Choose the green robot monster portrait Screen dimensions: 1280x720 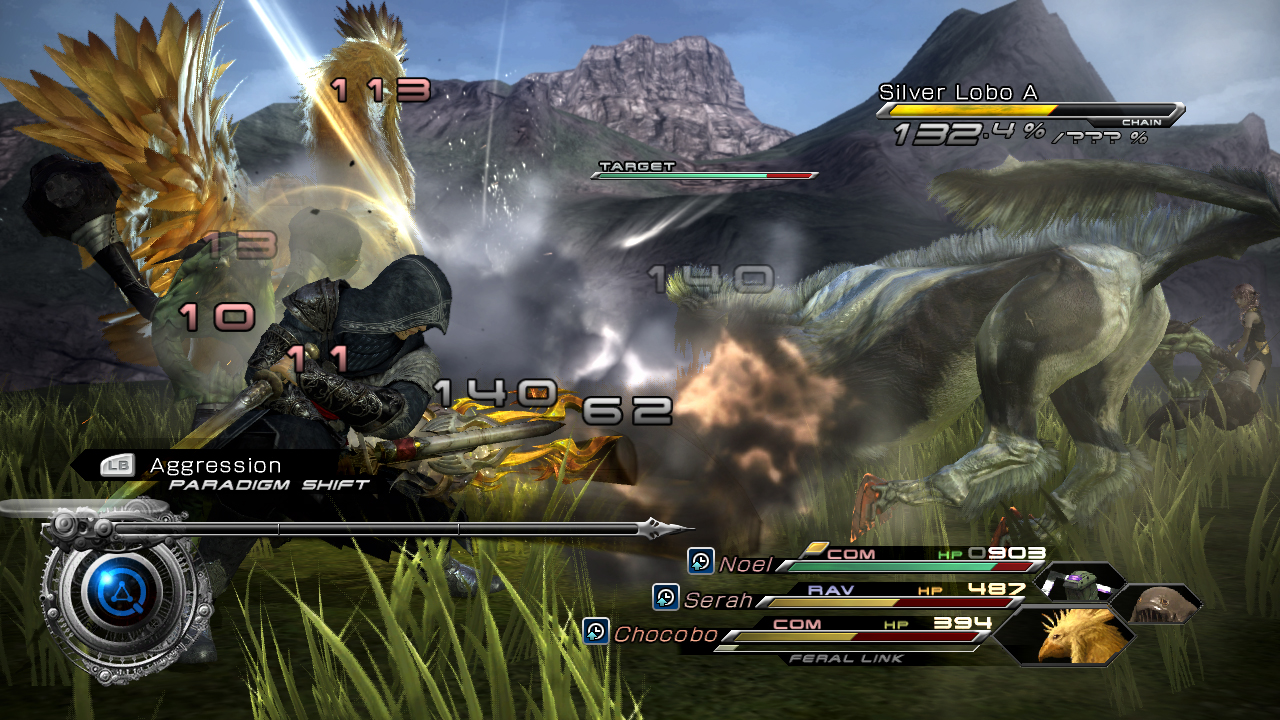point(1079,581)
